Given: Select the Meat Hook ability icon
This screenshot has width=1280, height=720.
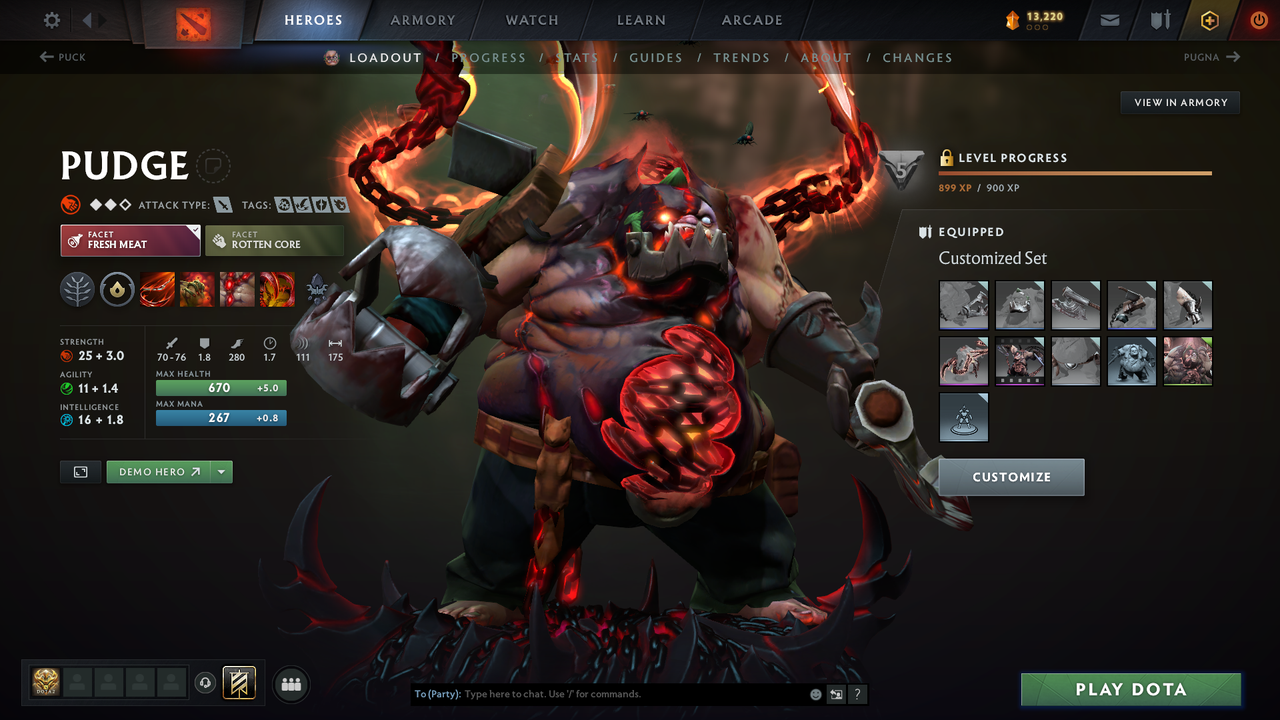Looking at the screenshot, I should click(x=157, y=289).
